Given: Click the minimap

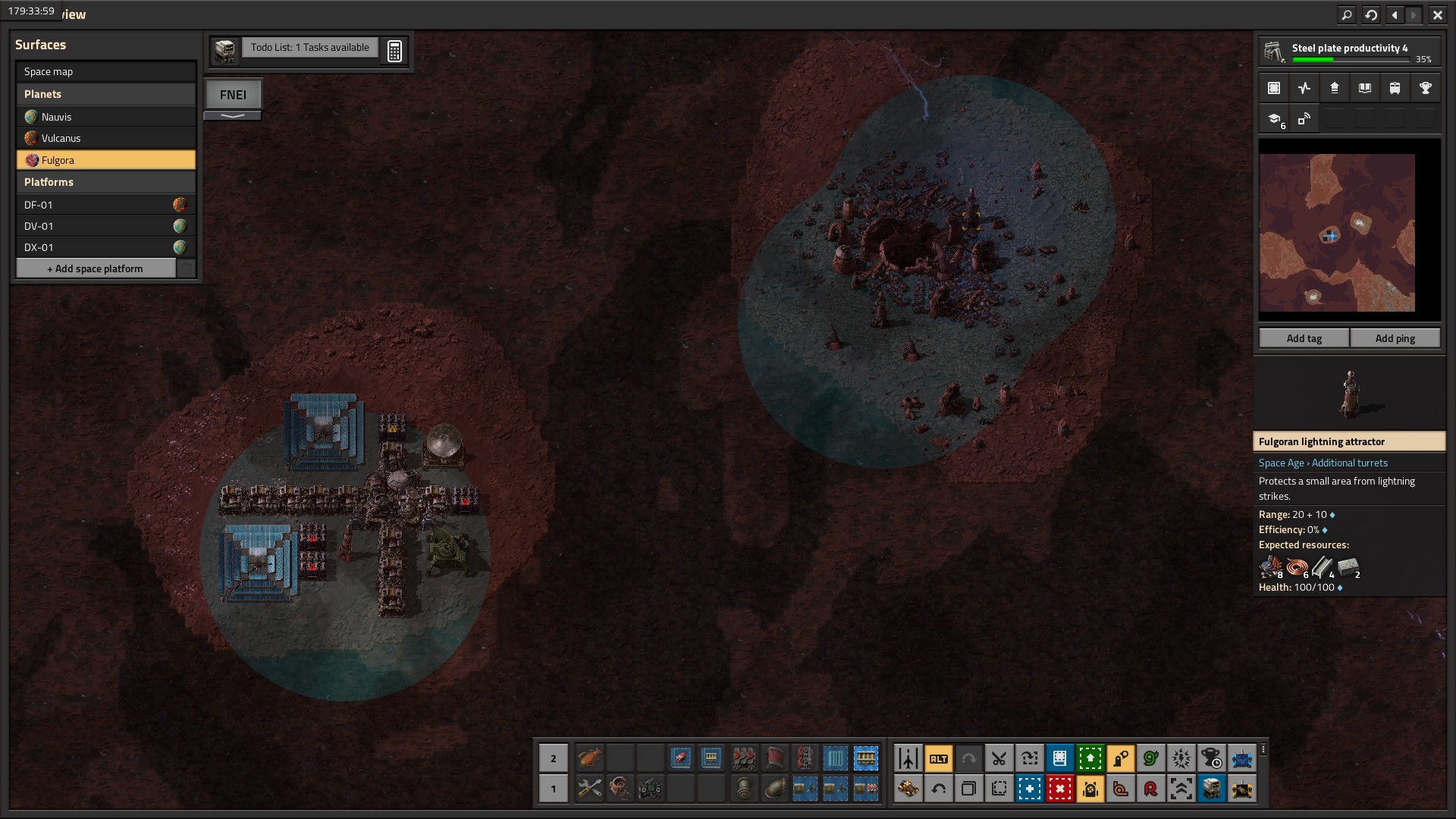Looking at the screenshot, I should click(1337, 233).
